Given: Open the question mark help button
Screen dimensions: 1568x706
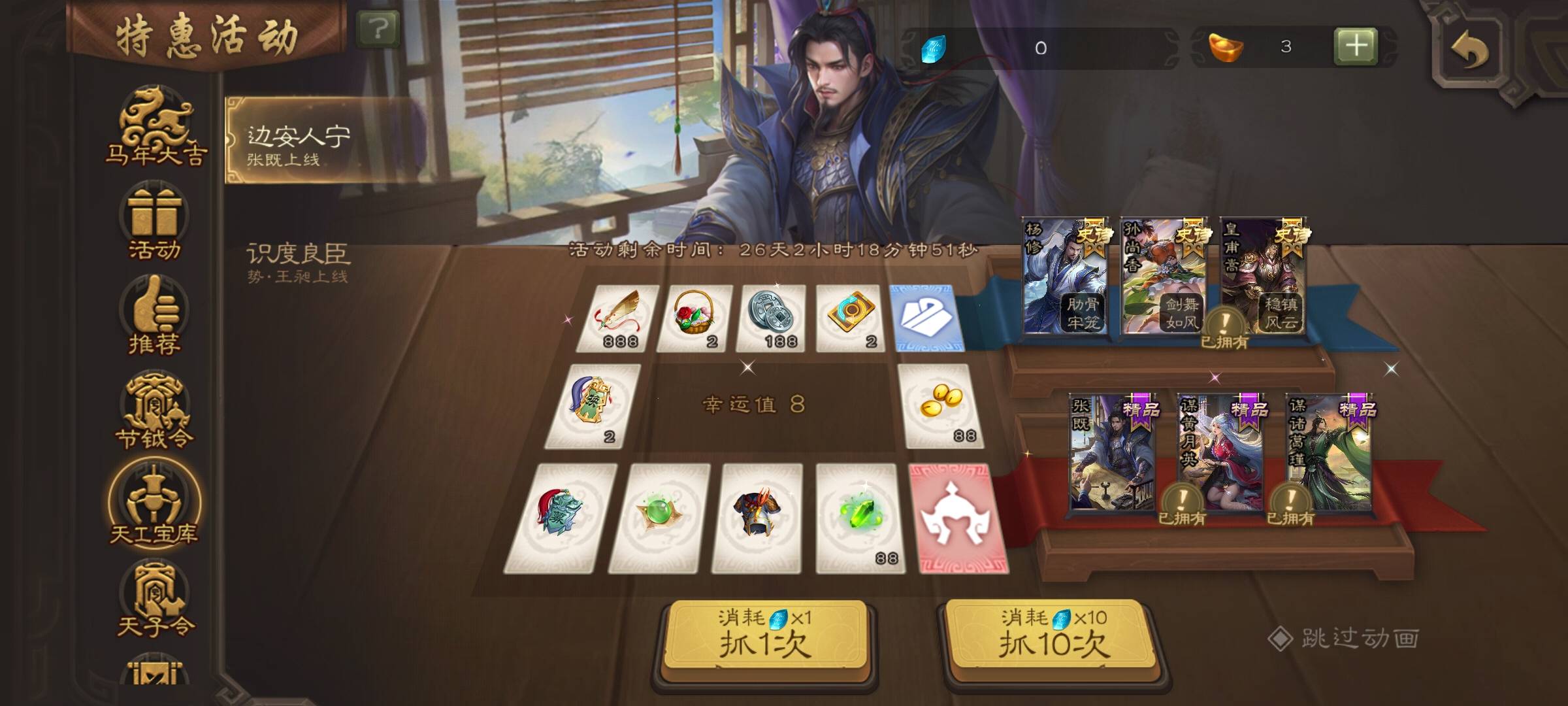Looking at the screenshot, I should click(378, 29).
